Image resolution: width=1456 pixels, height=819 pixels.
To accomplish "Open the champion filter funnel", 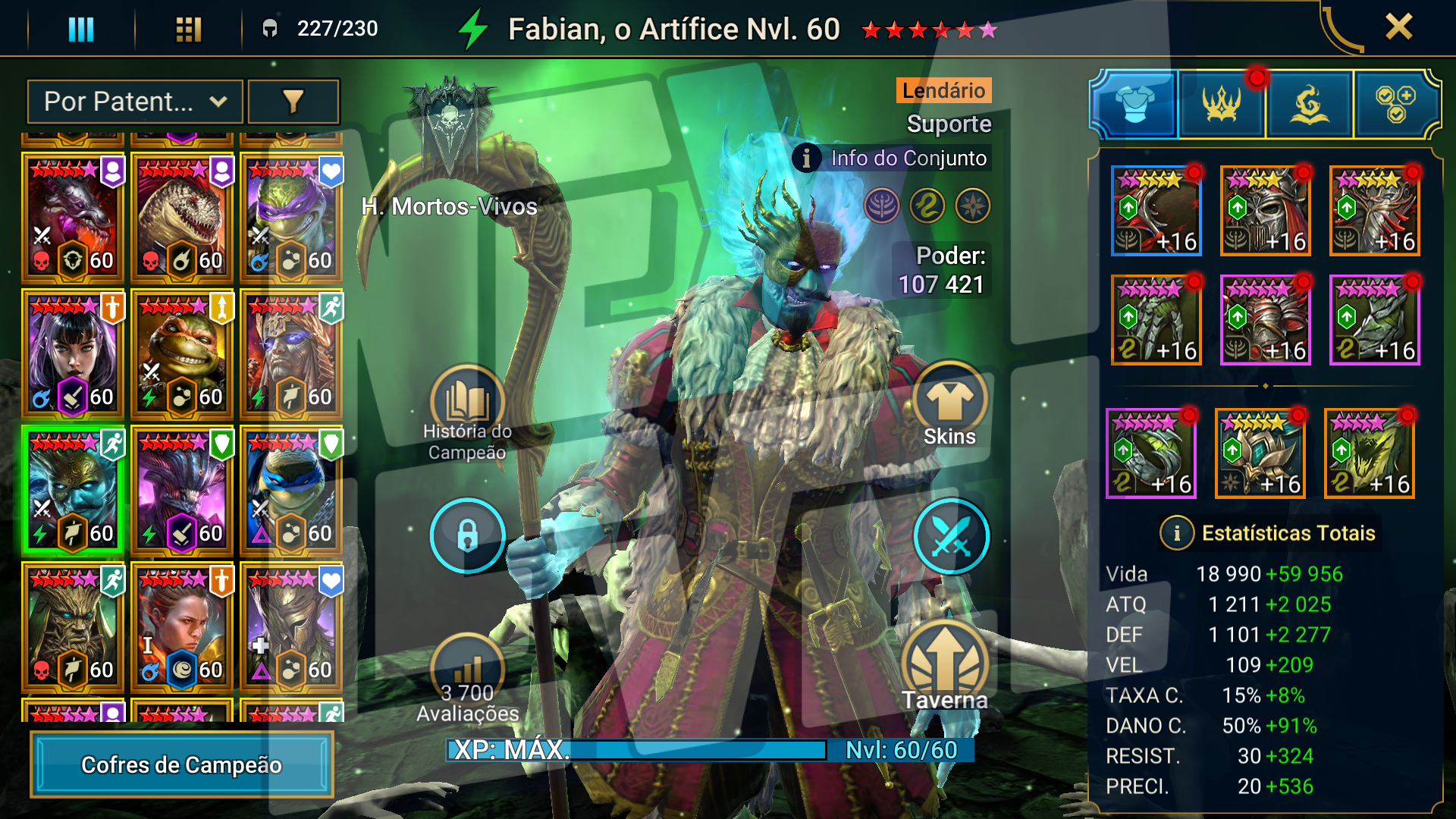I will [x=293, y=102].
